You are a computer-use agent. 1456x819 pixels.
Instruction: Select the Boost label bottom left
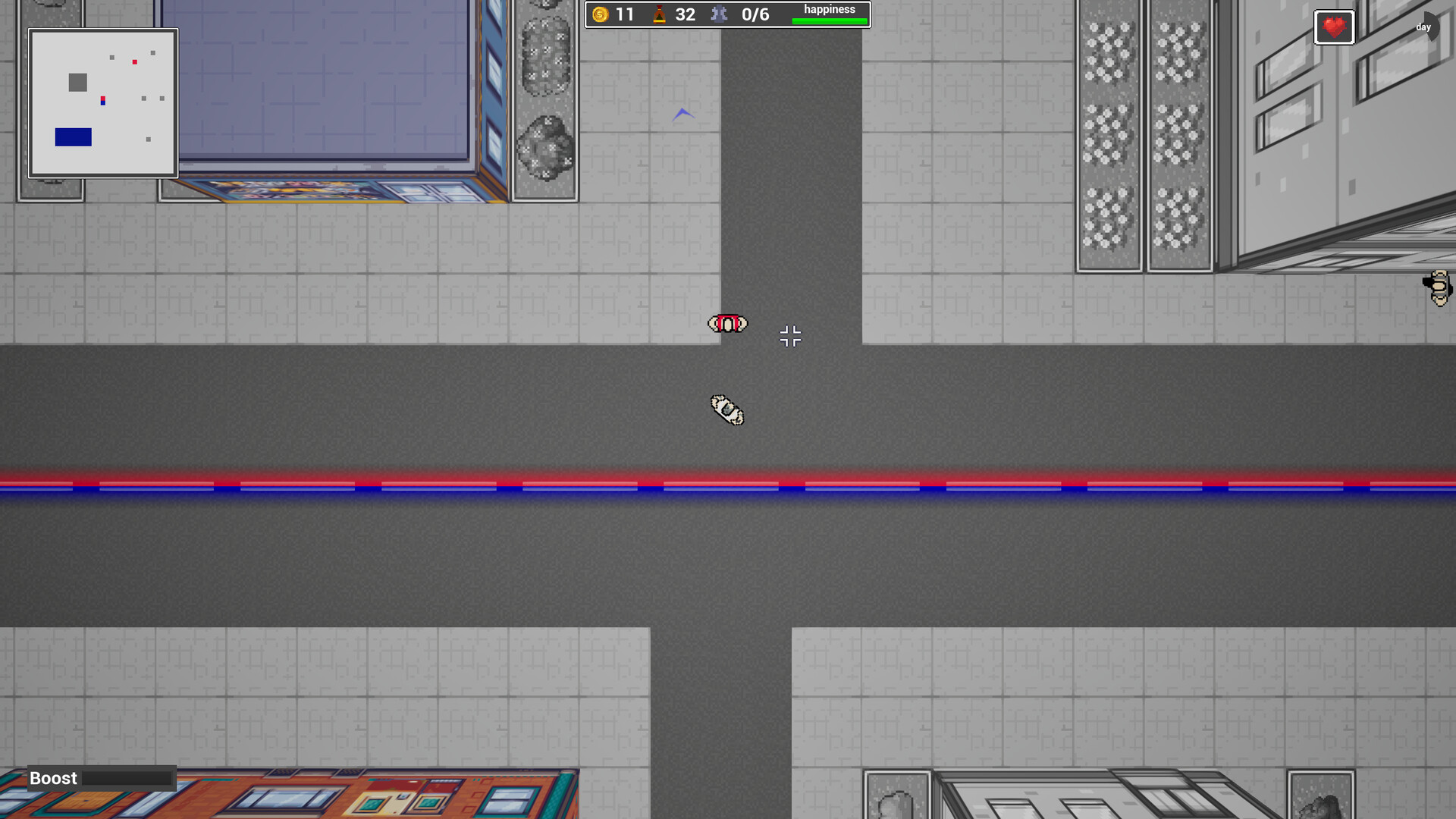(52, 778)
